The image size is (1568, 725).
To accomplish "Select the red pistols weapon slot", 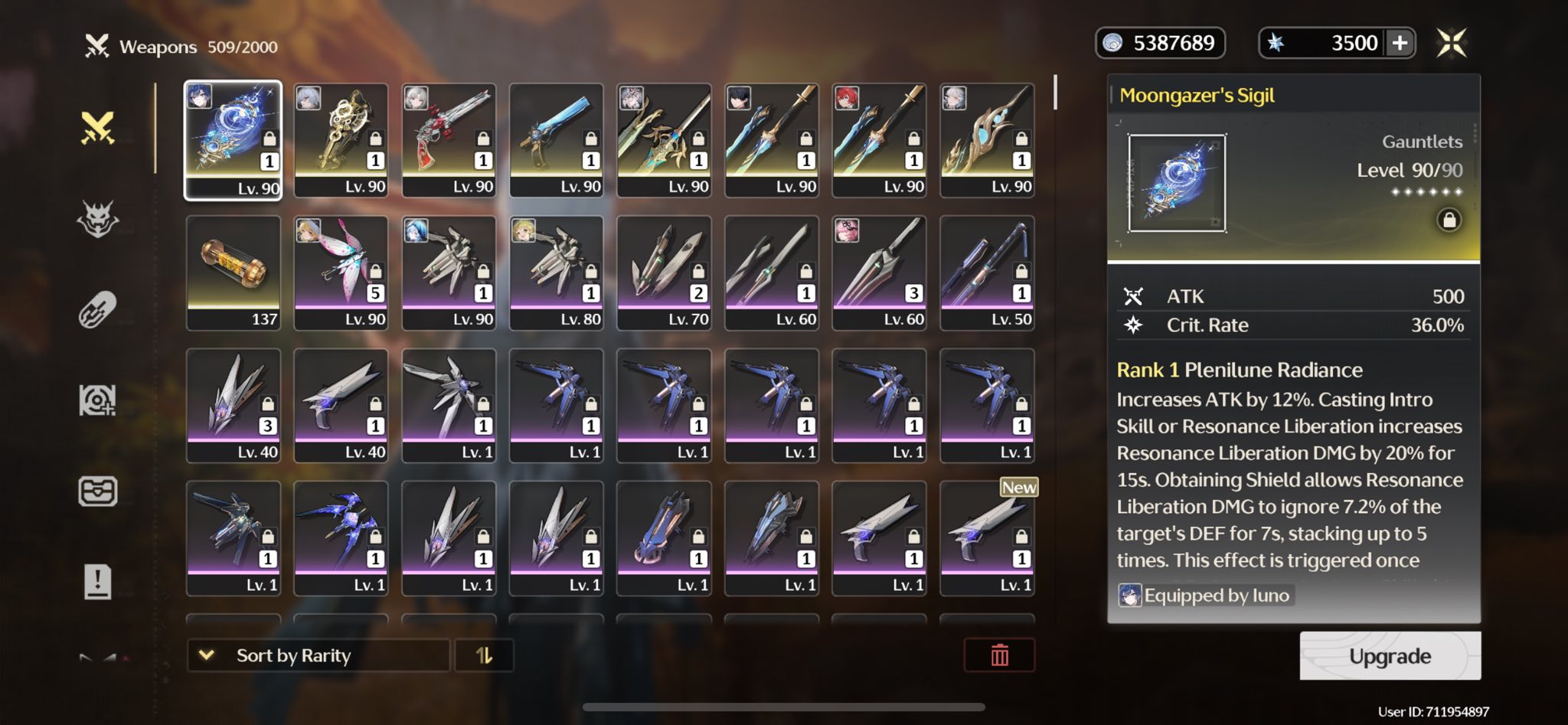I will coord(449,140).
